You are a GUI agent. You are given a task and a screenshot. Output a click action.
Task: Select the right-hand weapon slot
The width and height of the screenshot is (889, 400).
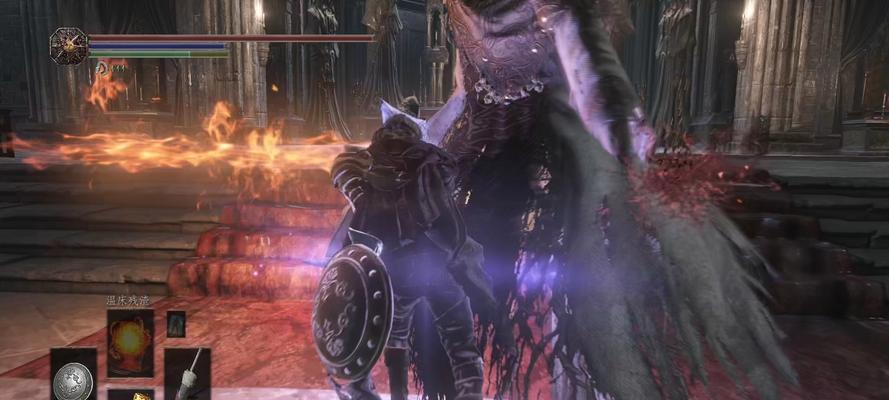[x=187, y=374]
